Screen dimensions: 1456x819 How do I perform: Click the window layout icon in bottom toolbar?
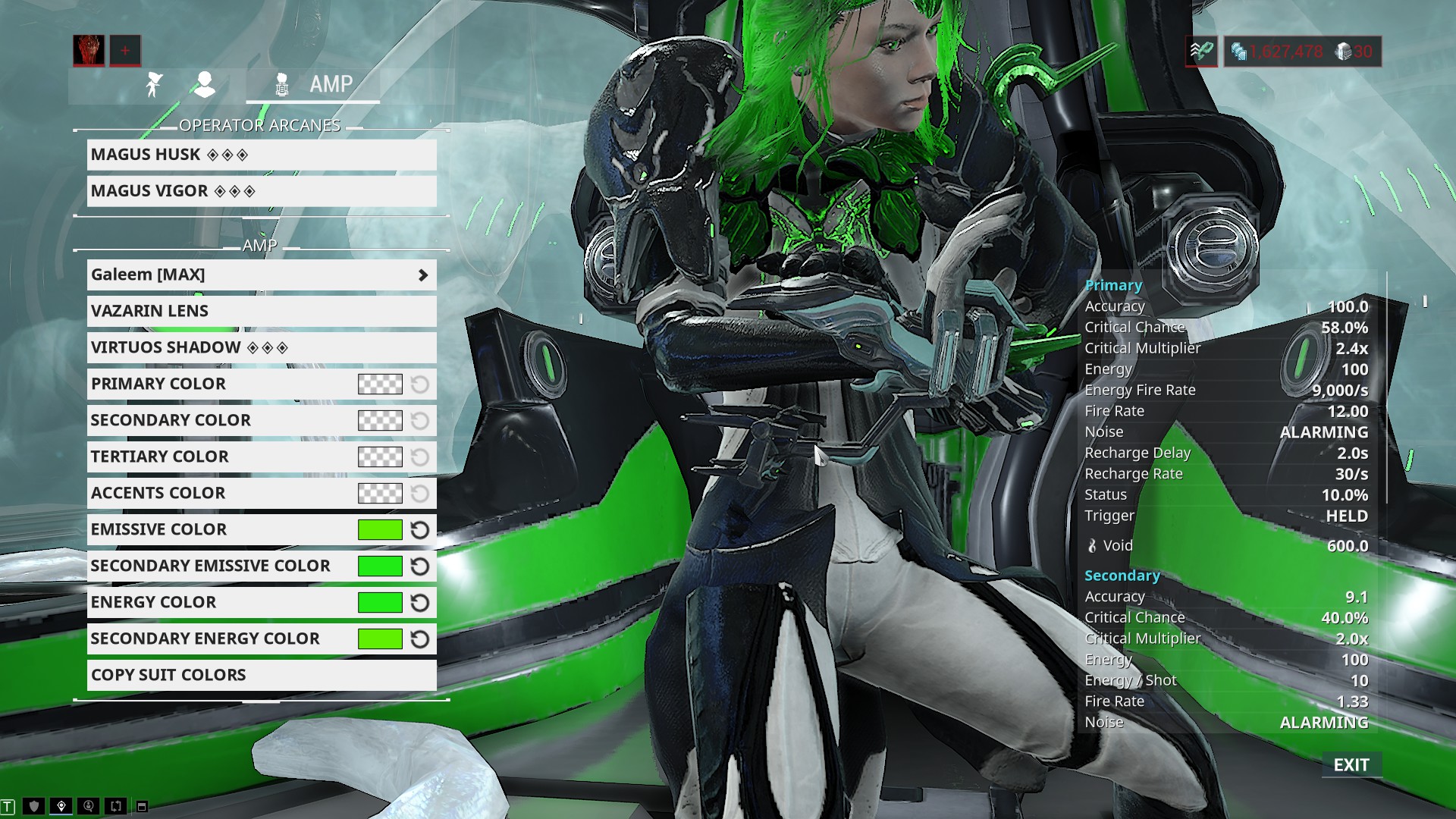141,805
